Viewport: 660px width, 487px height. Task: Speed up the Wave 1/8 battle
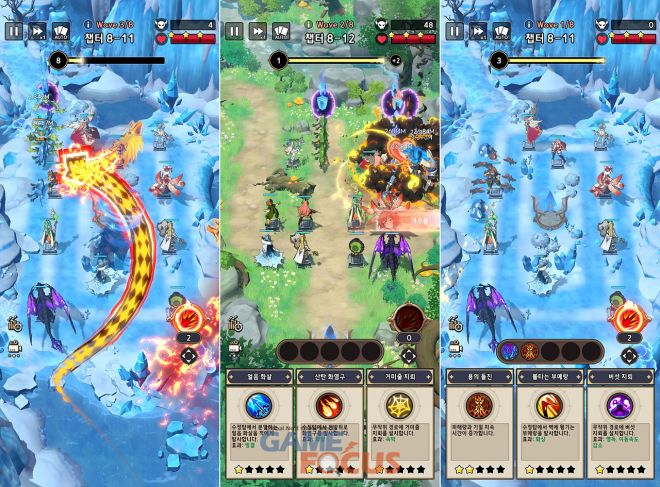[477, 31]
